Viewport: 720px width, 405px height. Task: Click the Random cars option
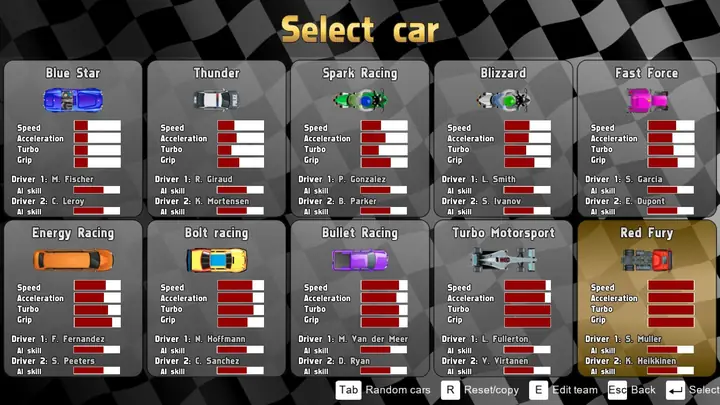point(384,390)
